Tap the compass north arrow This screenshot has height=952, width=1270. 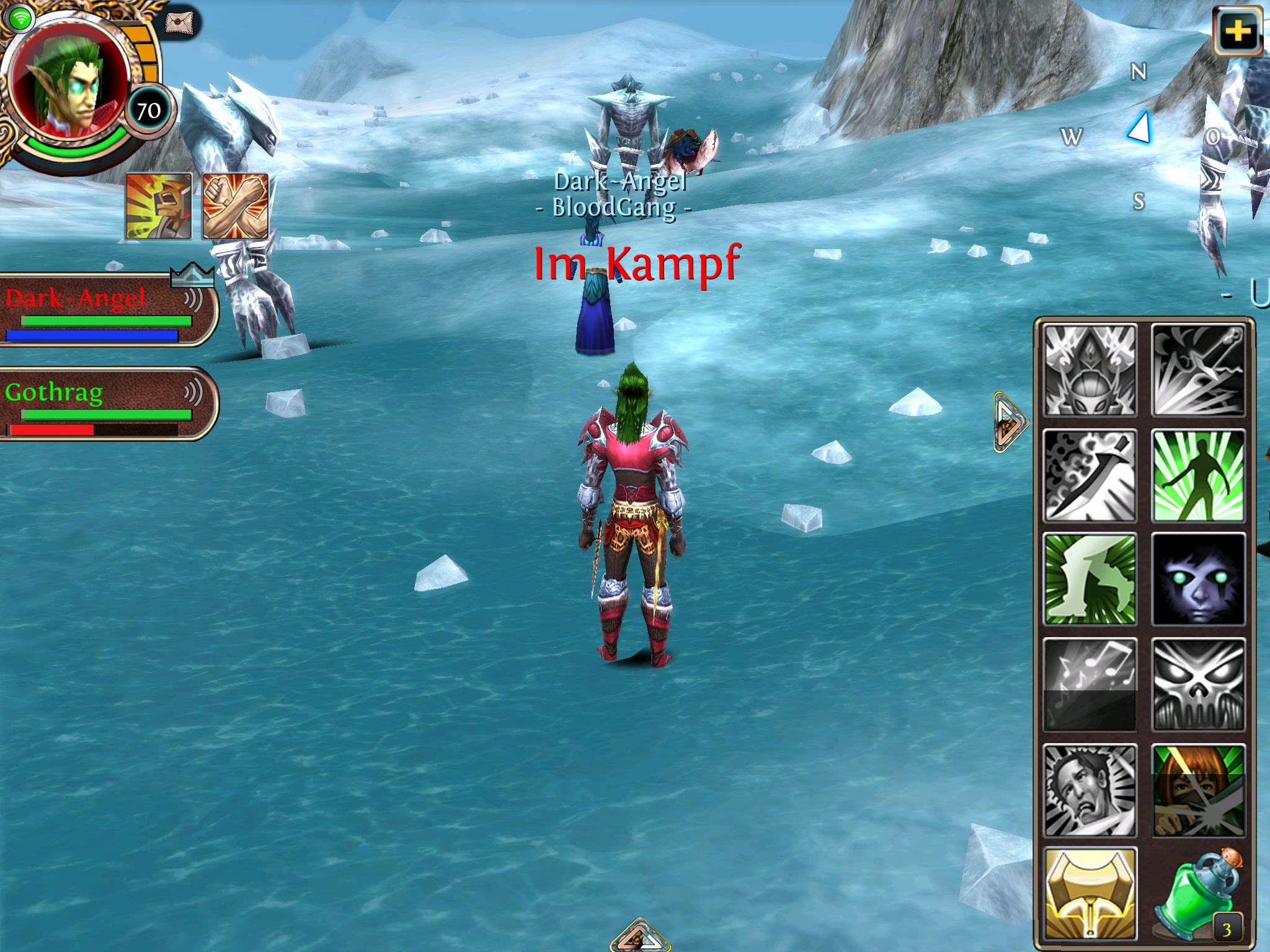[x=1140, y=129]
